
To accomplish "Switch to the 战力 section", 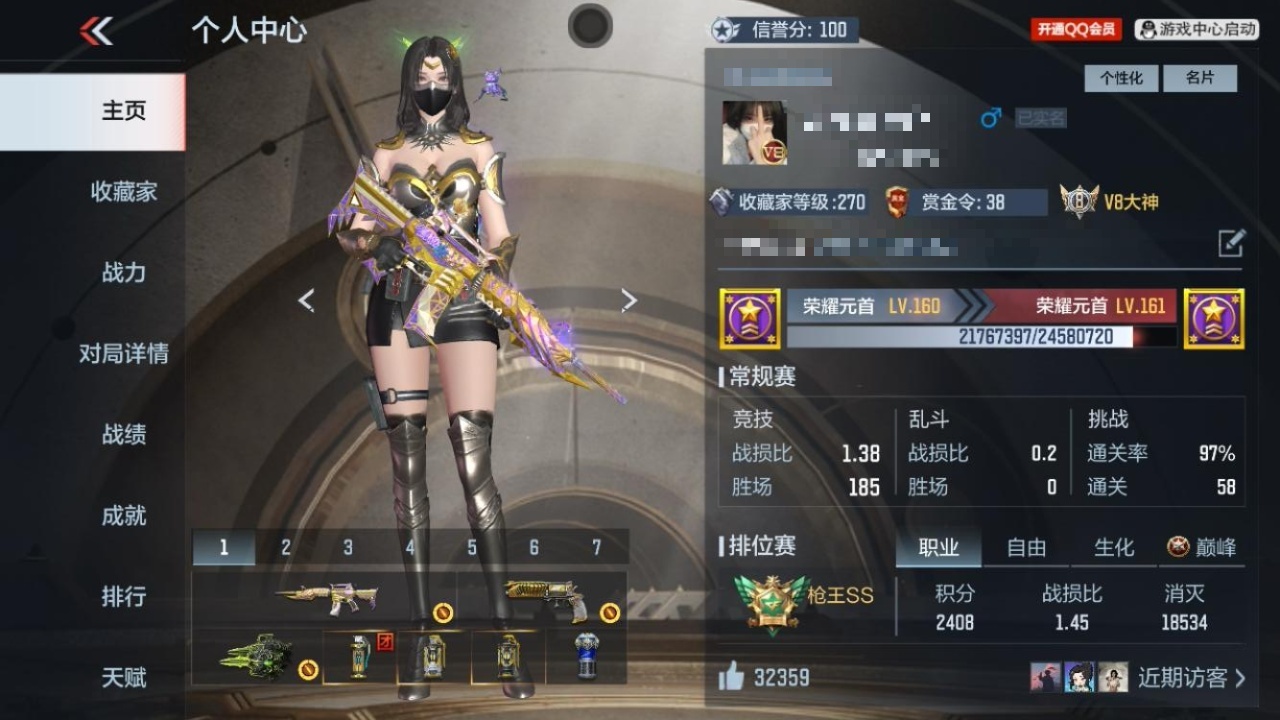I will (x=123, y=272).
